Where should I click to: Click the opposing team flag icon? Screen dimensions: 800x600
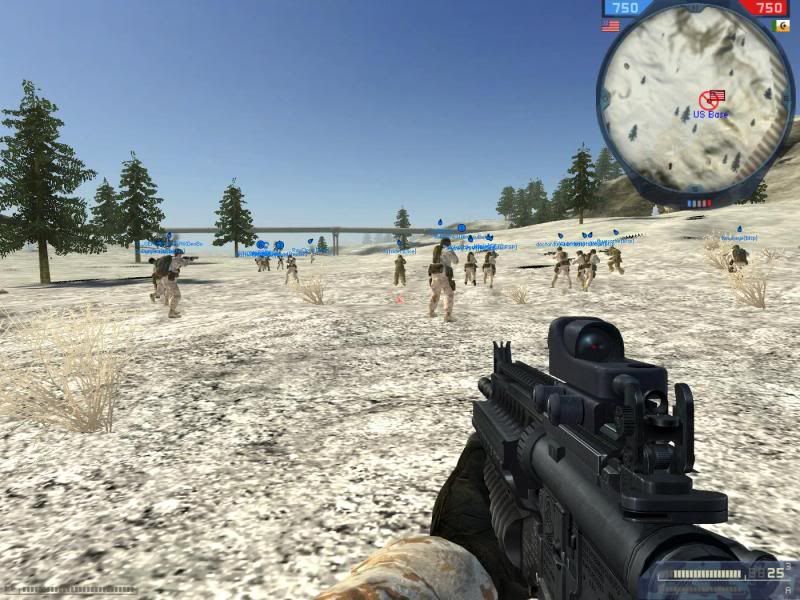tap(781, 26)
